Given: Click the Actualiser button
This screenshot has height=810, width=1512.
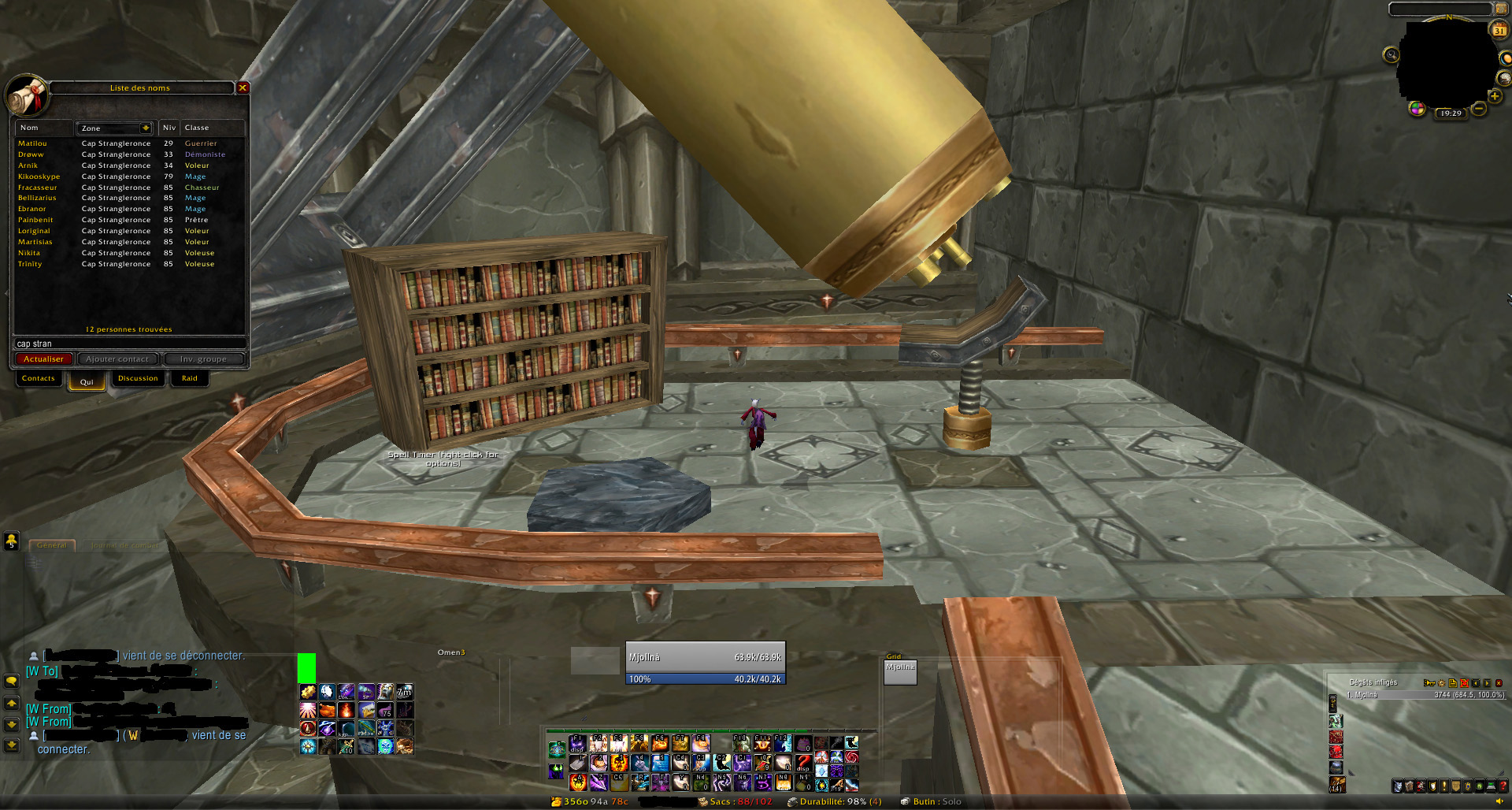Looking at the screenshot, I should click(x=44, y=359).
